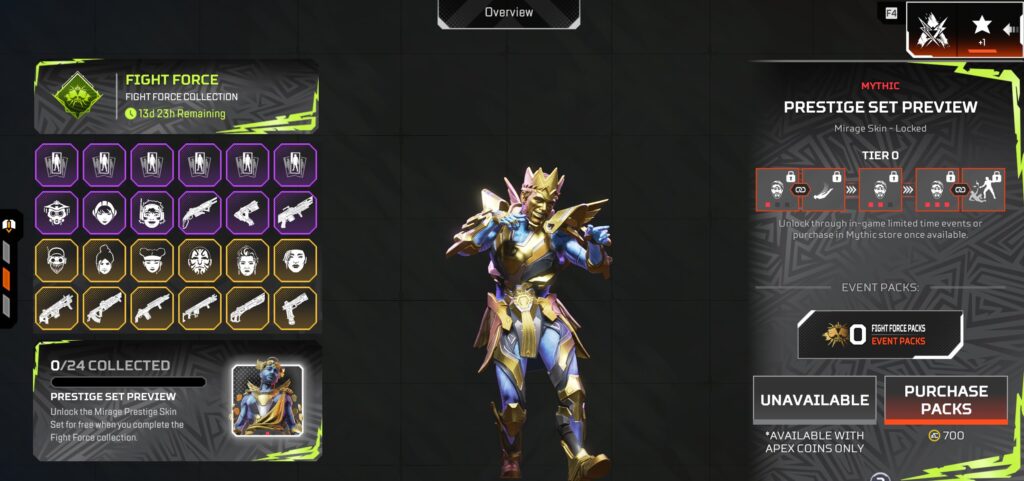Choose the Bloodhound skin in purple row
Image resolution: width=1024 pixels, height=481 pixels.
coord(57,213)
